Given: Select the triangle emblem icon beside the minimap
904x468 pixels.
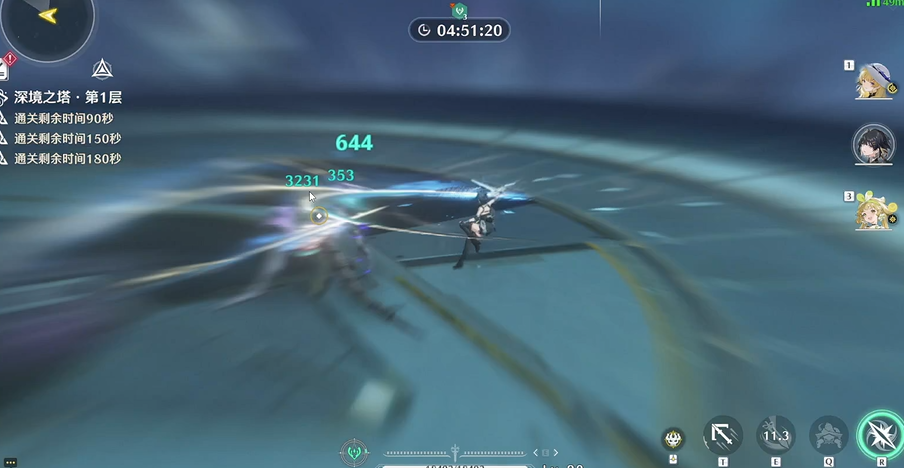Looking at the screenshot, I should click(101, 69).
